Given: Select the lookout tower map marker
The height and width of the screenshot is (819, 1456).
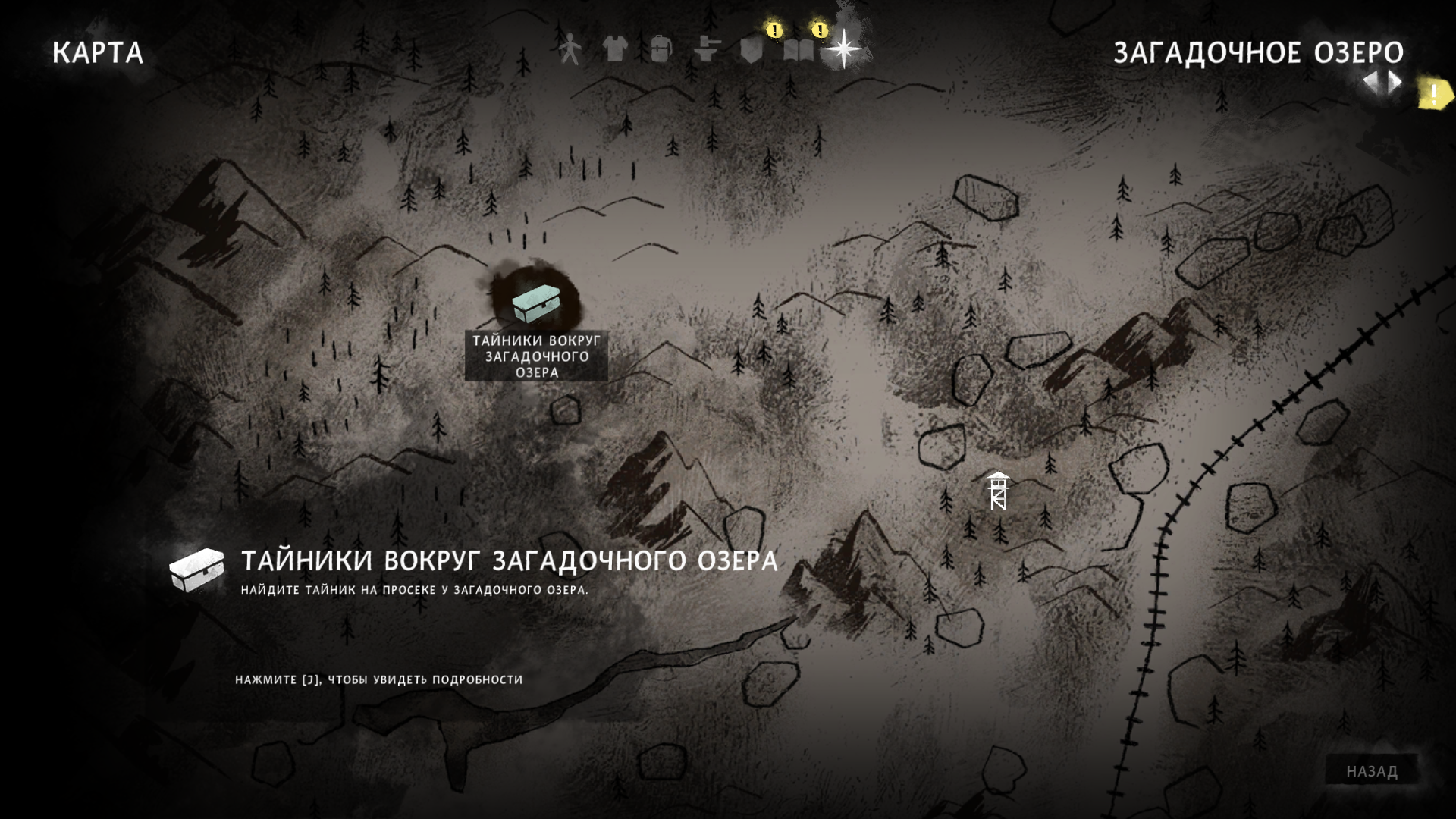Looking at the screenshot, I should pyautogui.click(x=998, y=491).
